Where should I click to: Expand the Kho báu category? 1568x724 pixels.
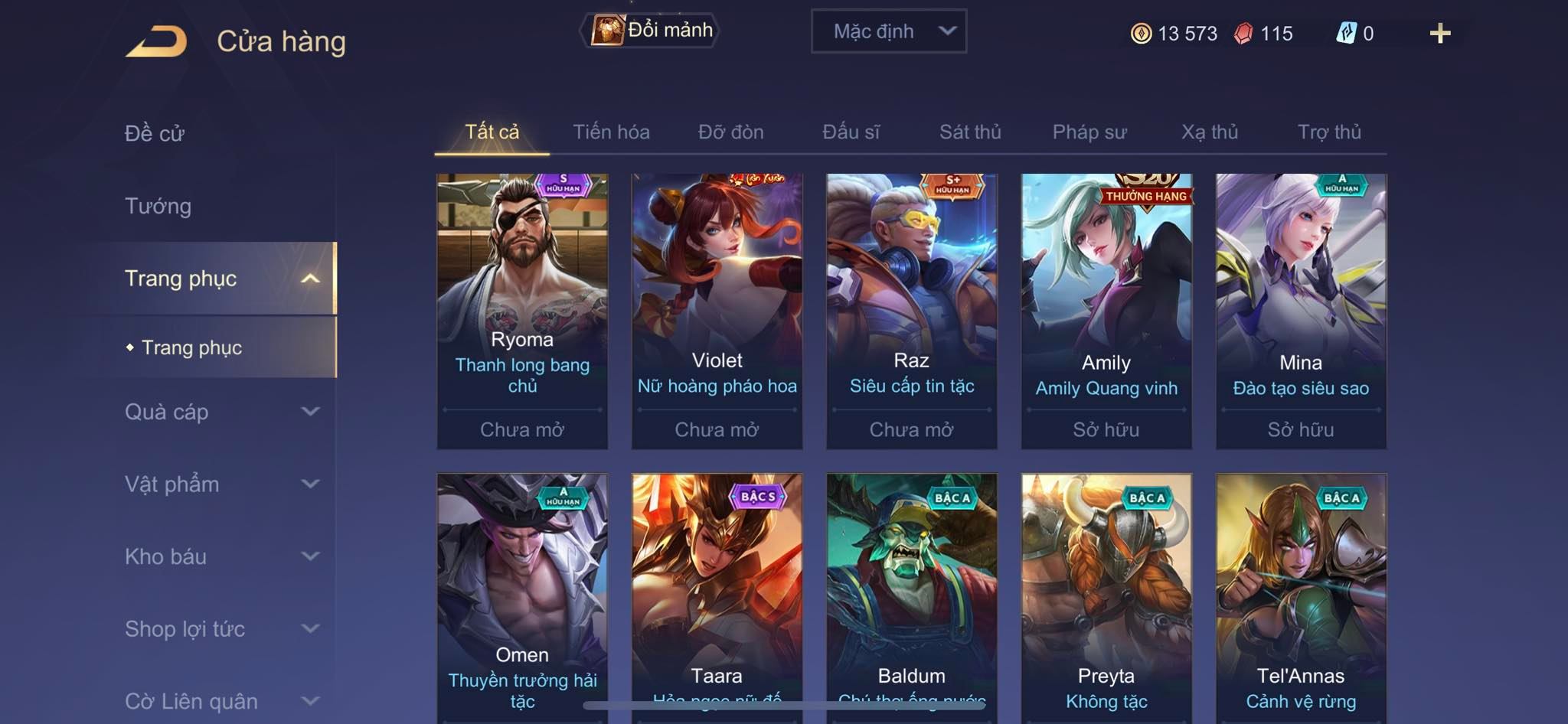pos(220,556)
